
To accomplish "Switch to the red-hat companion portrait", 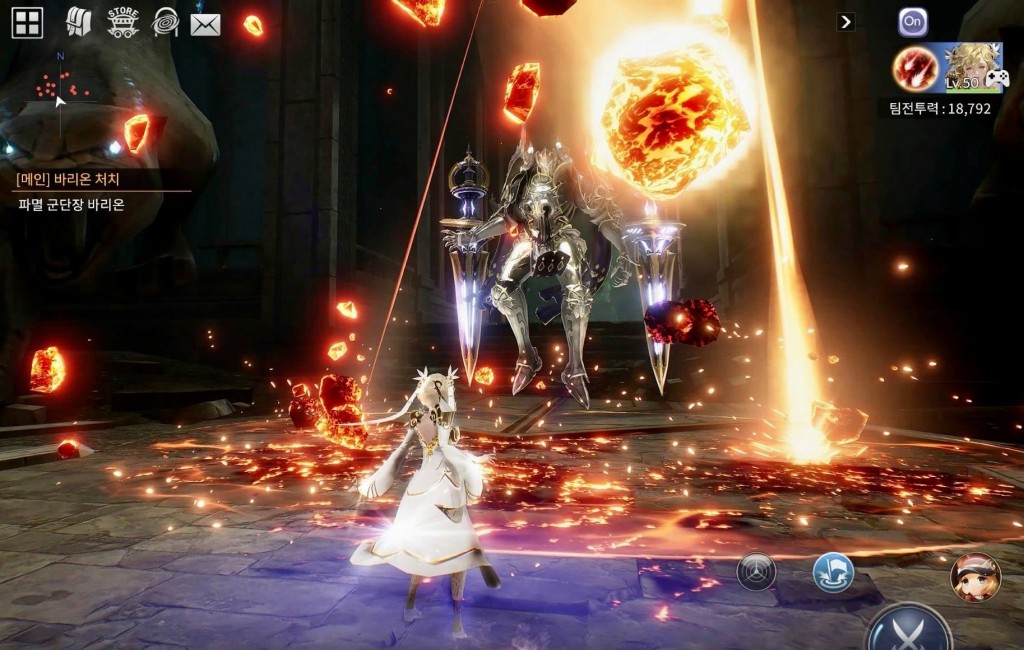I will coord(975,576).
